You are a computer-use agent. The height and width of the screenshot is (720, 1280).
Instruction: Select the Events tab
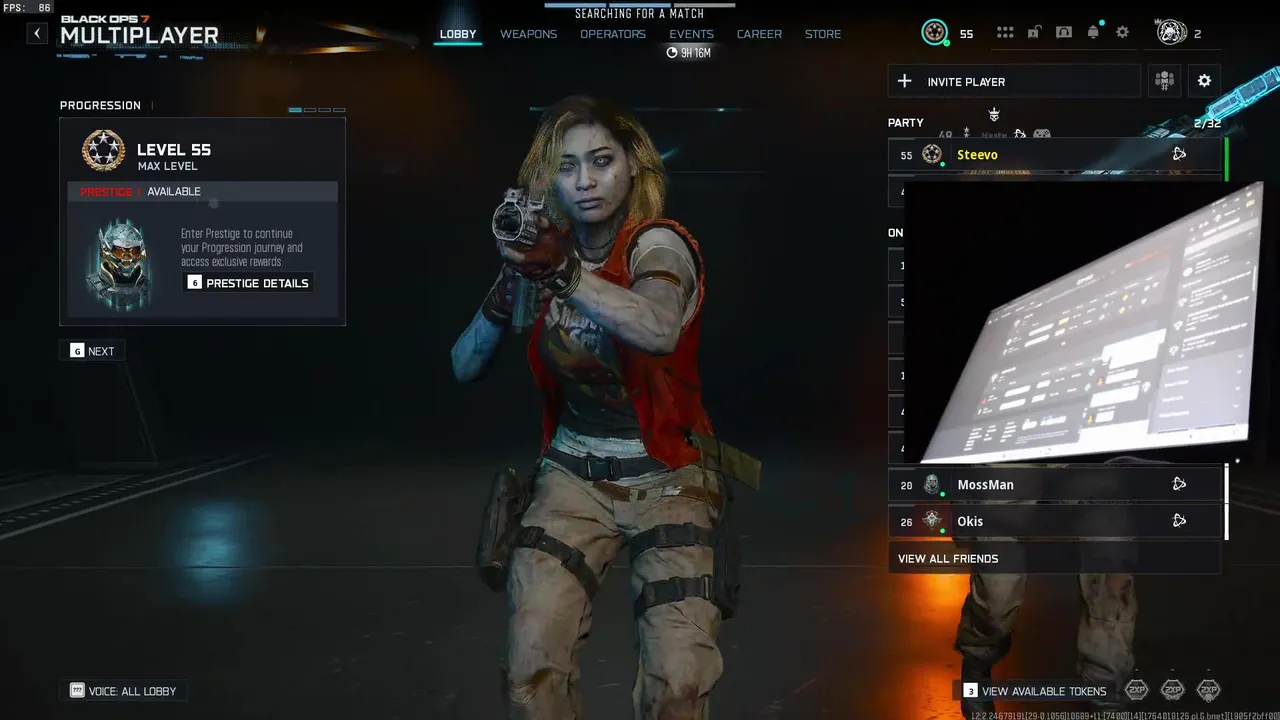(x=691, y=34)
